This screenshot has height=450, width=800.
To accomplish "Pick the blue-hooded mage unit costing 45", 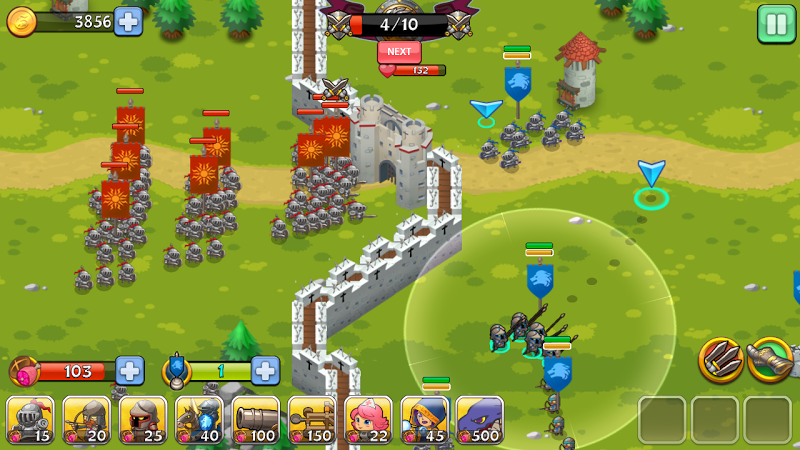I will coord(424,420).
